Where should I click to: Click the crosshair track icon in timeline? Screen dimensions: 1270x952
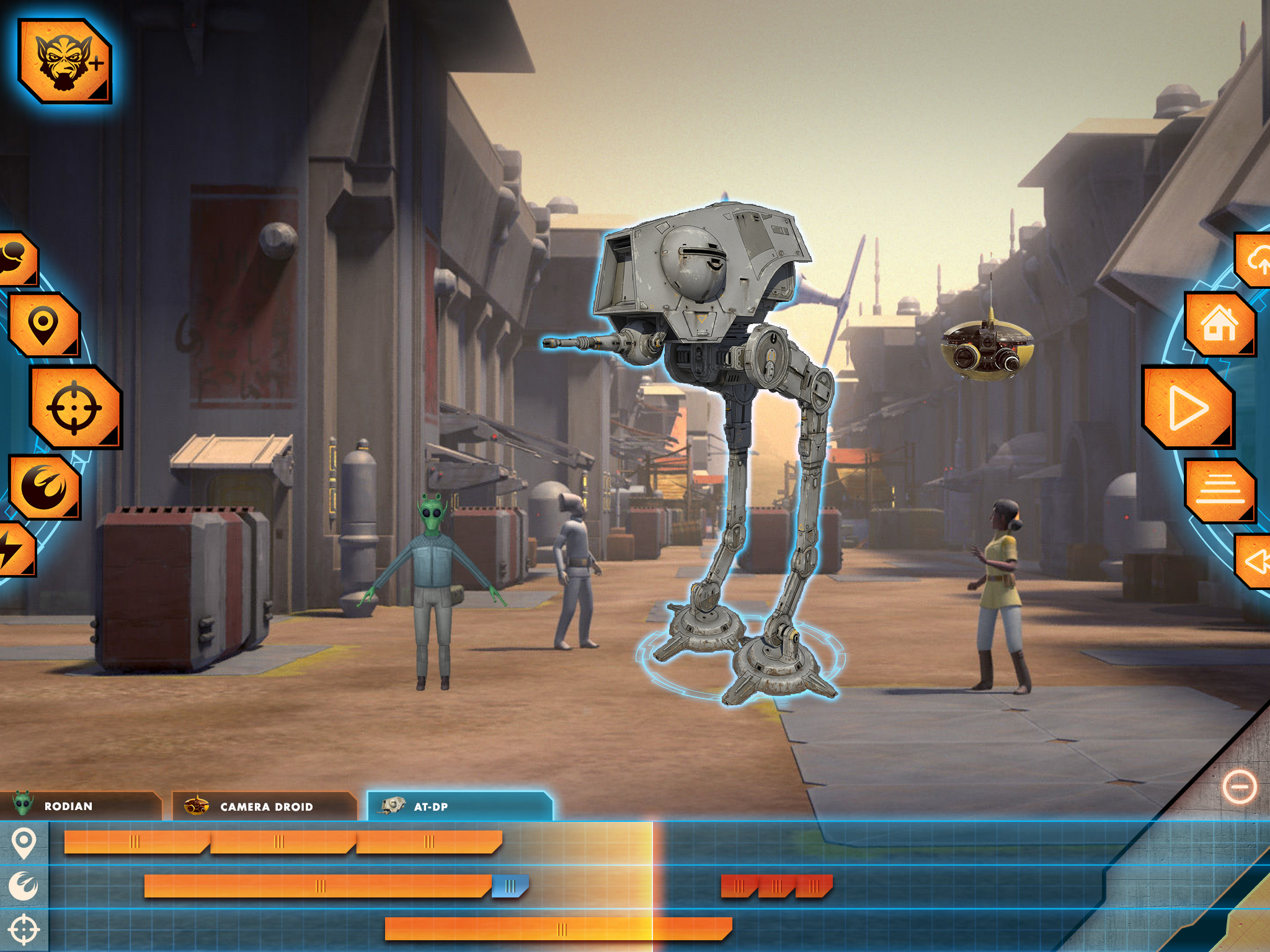click(24, 930)
